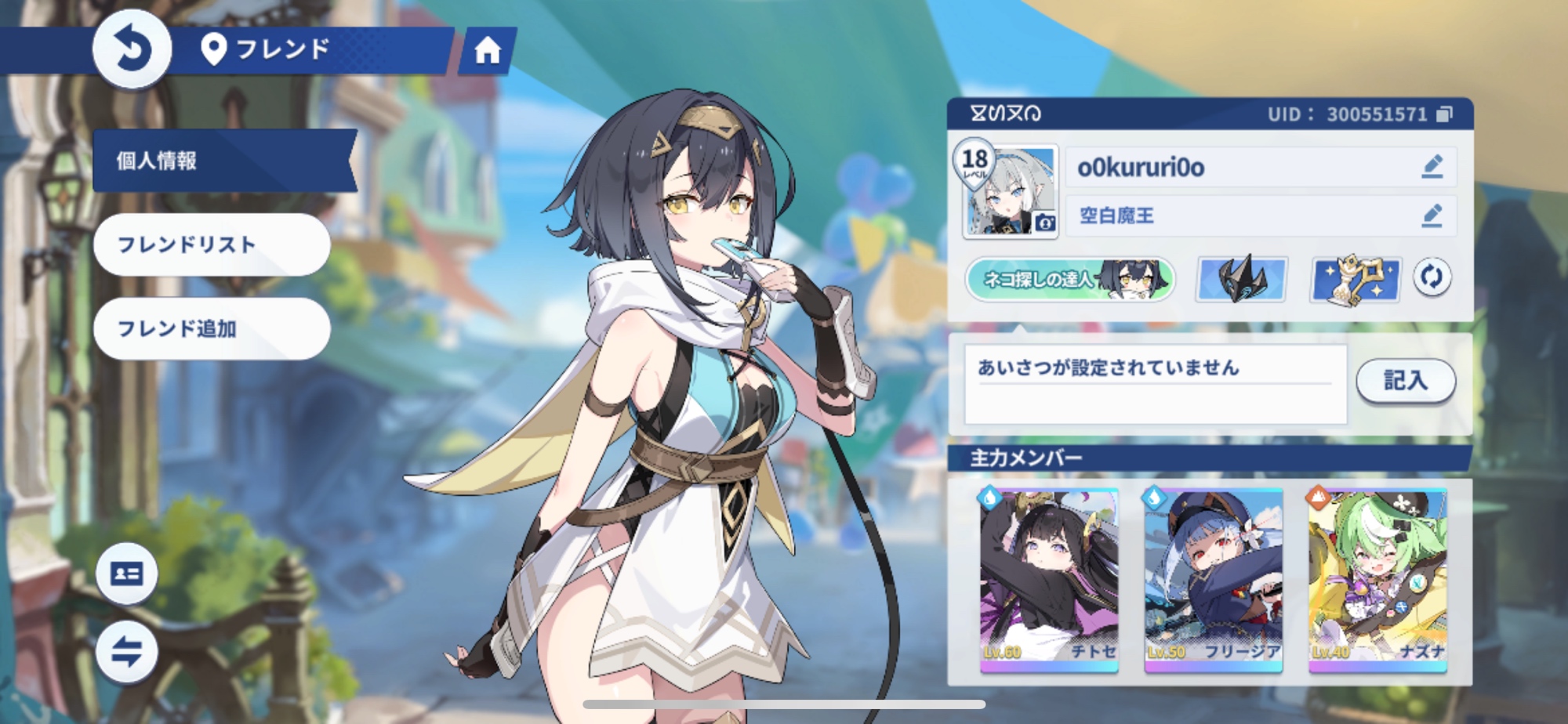
Task: Select main member card ナズナ
Action: coord(1377,580)
